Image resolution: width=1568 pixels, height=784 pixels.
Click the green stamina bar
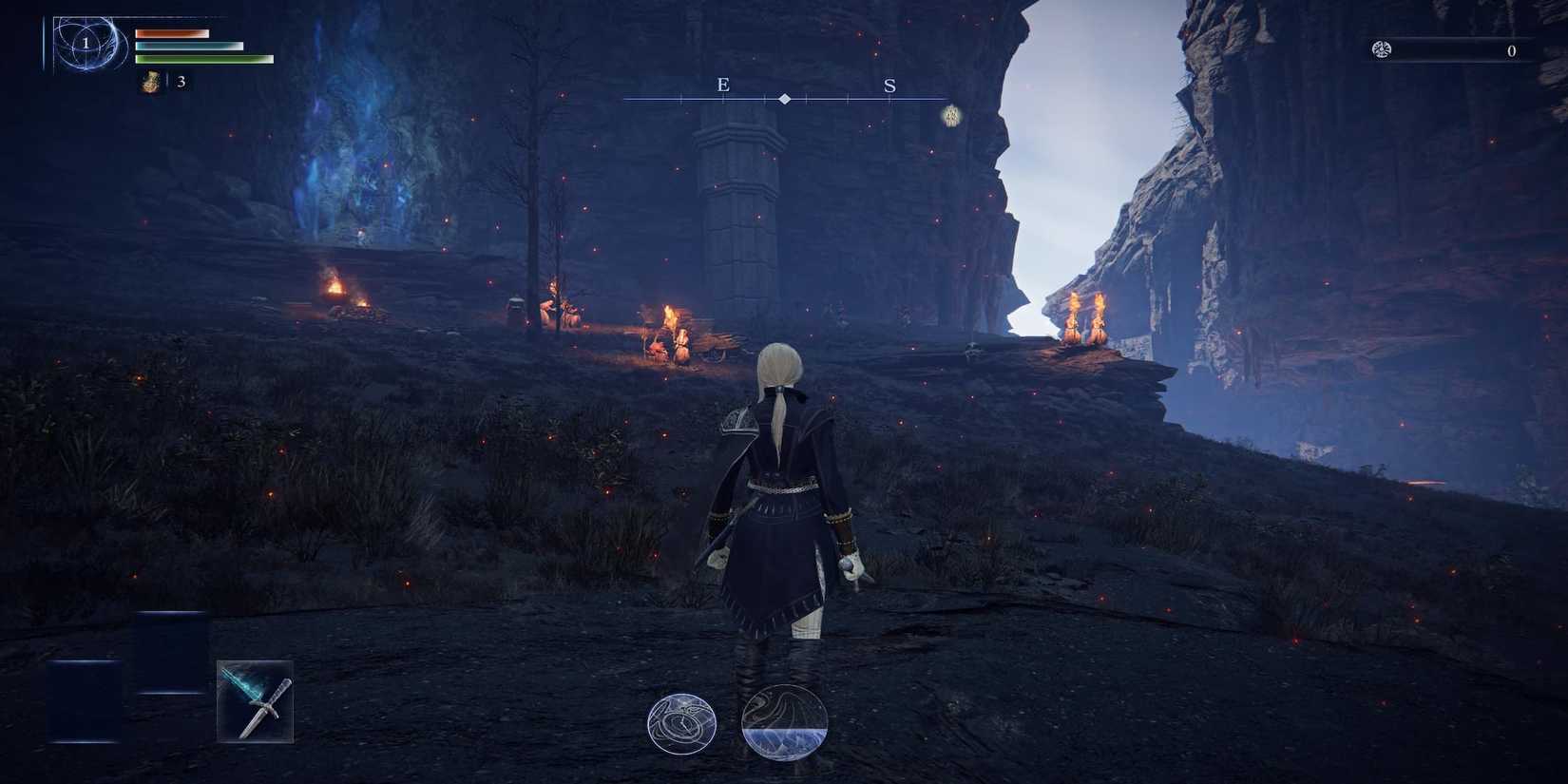pos(200,58)
